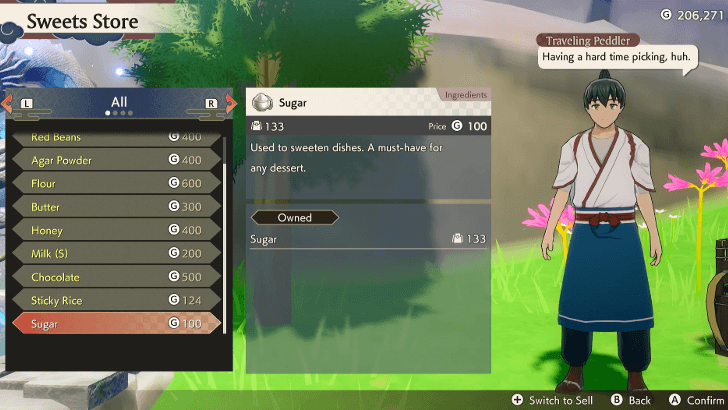Confirm the Sugar purchase

click(x=699, y=400)
